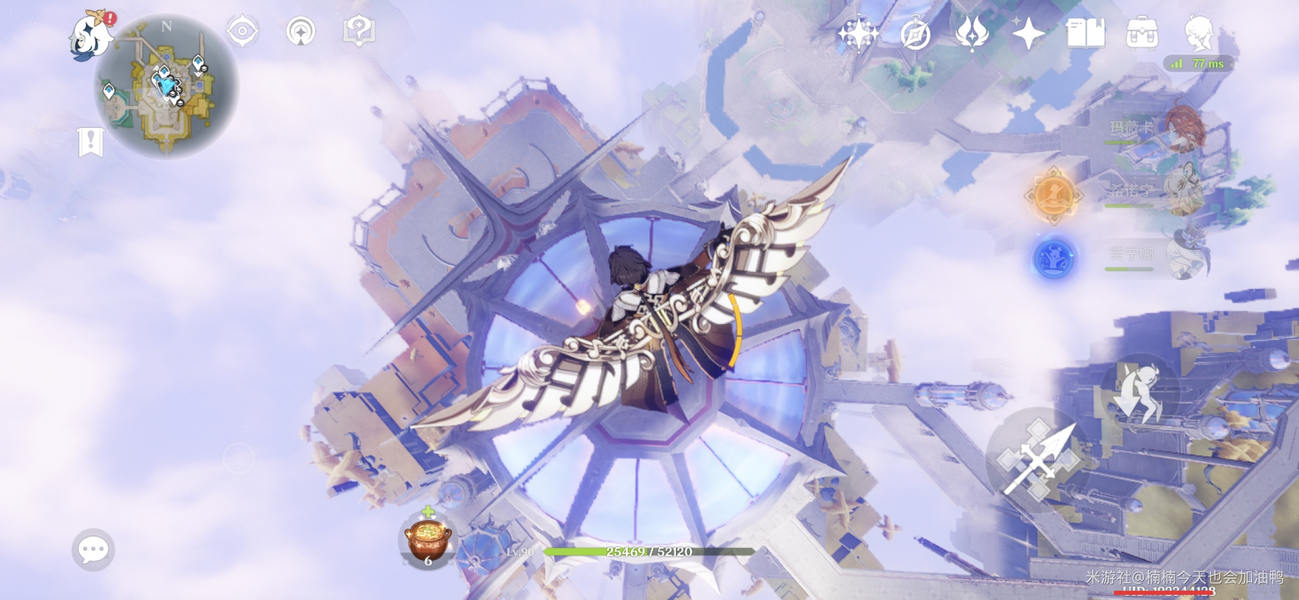Open the Paimon menu
1299x600 pixels.
pos(90,36)
